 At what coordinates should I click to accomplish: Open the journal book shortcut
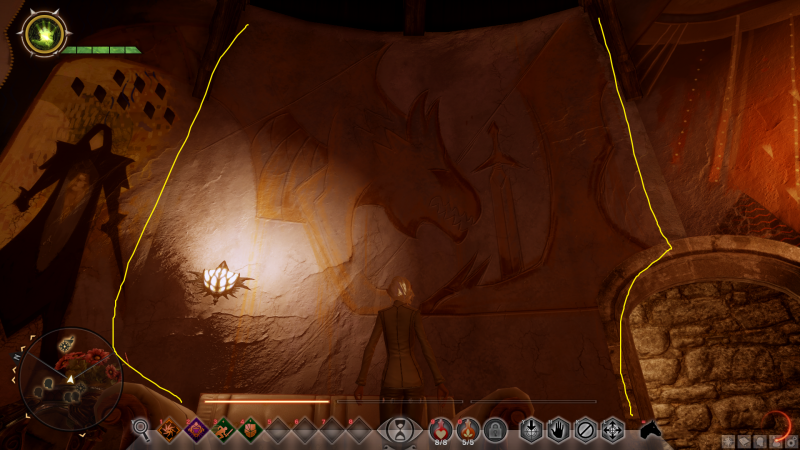(x=745, y=441)
